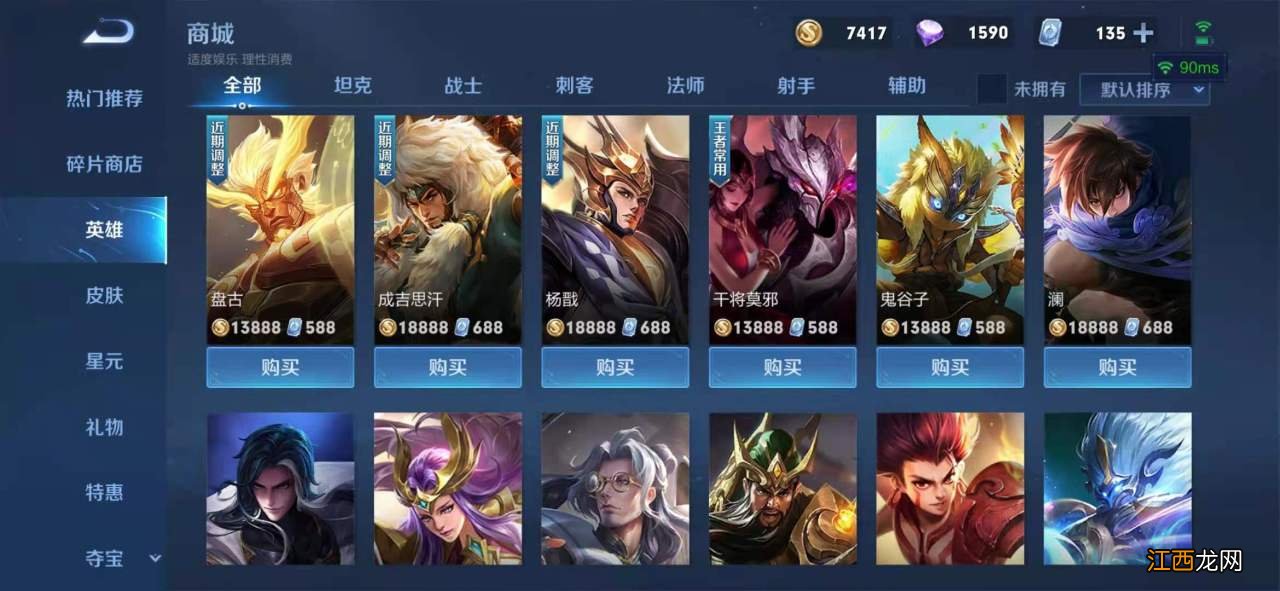Select the 射手 tab

tap(796, 86)
